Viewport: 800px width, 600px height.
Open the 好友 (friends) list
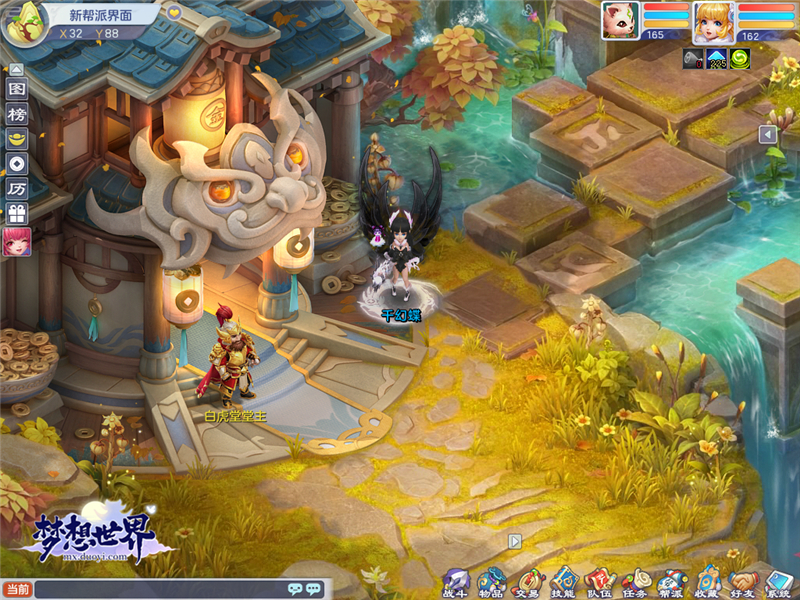742,581
